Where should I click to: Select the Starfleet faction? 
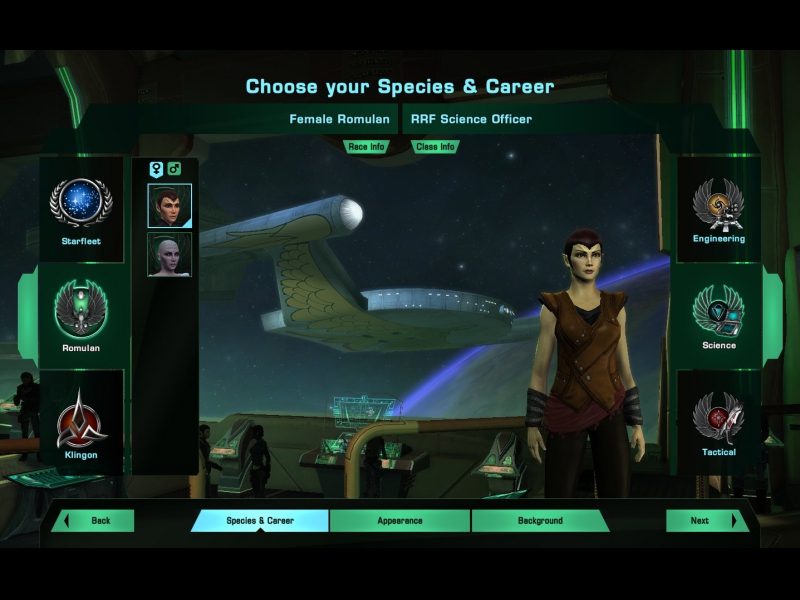[81, 209]
